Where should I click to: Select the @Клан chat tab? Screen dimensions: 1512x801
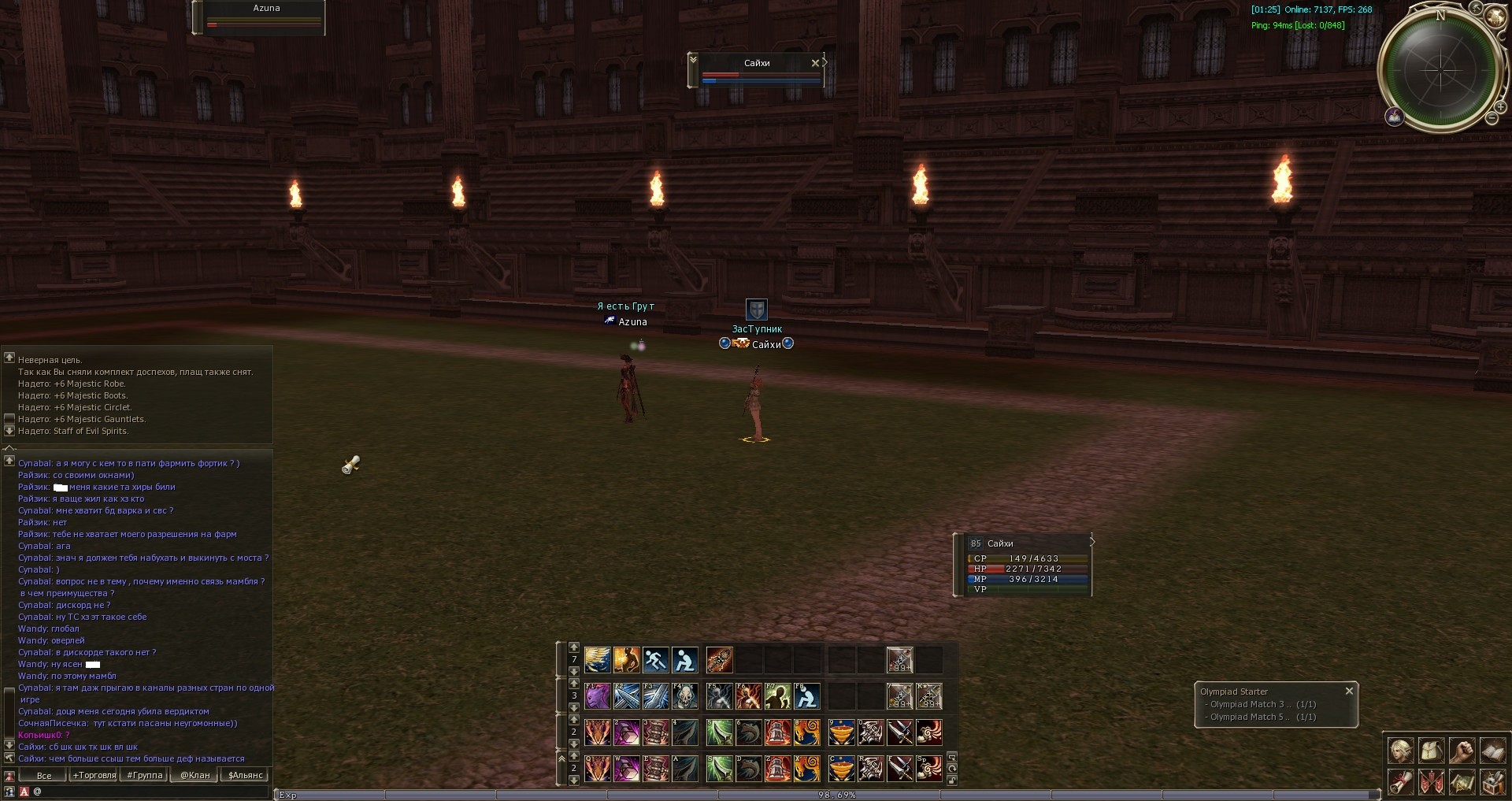click(x=195, y=775)
